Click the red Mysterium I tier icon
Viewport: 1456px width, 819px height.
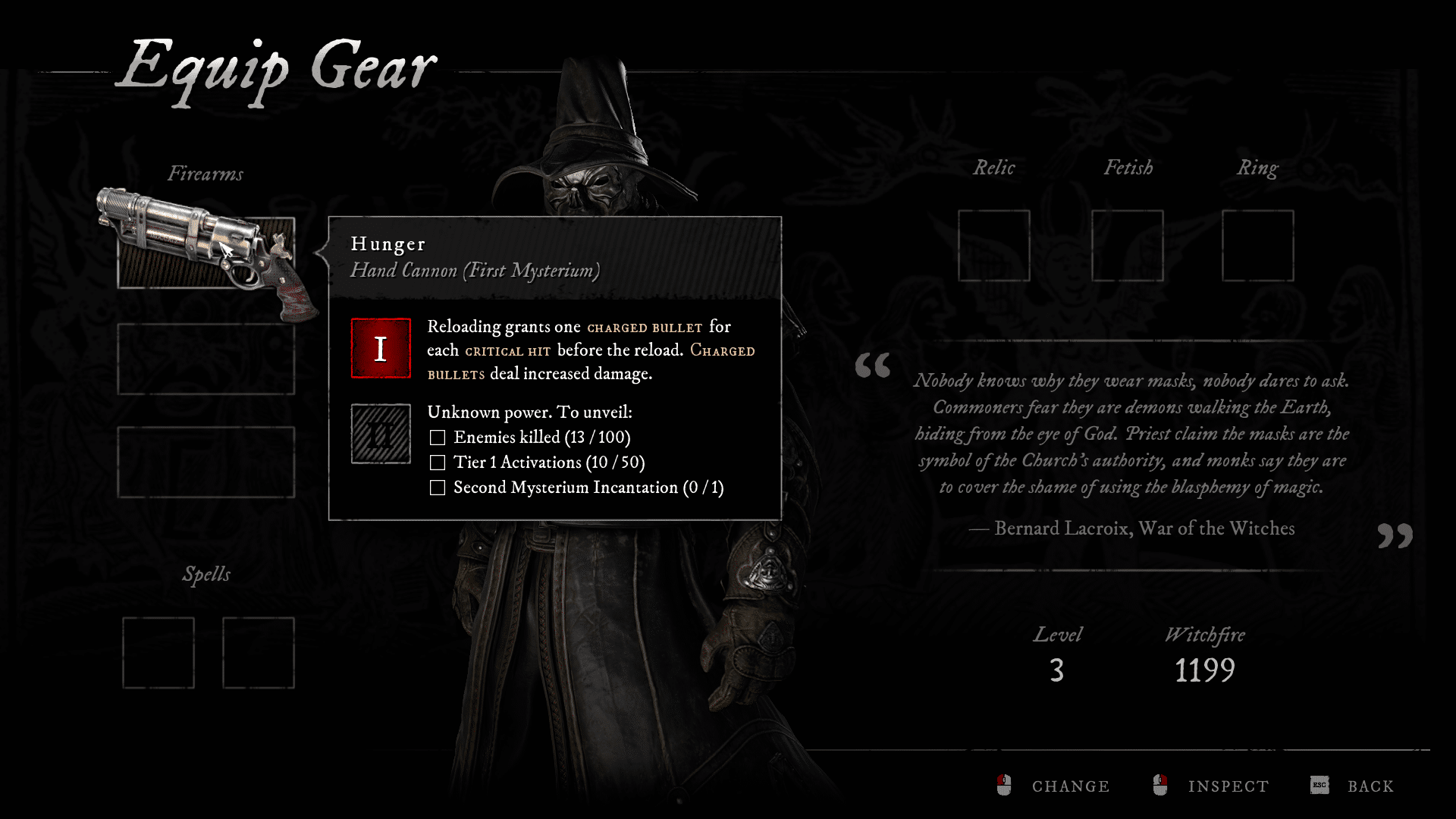(380, 350)
